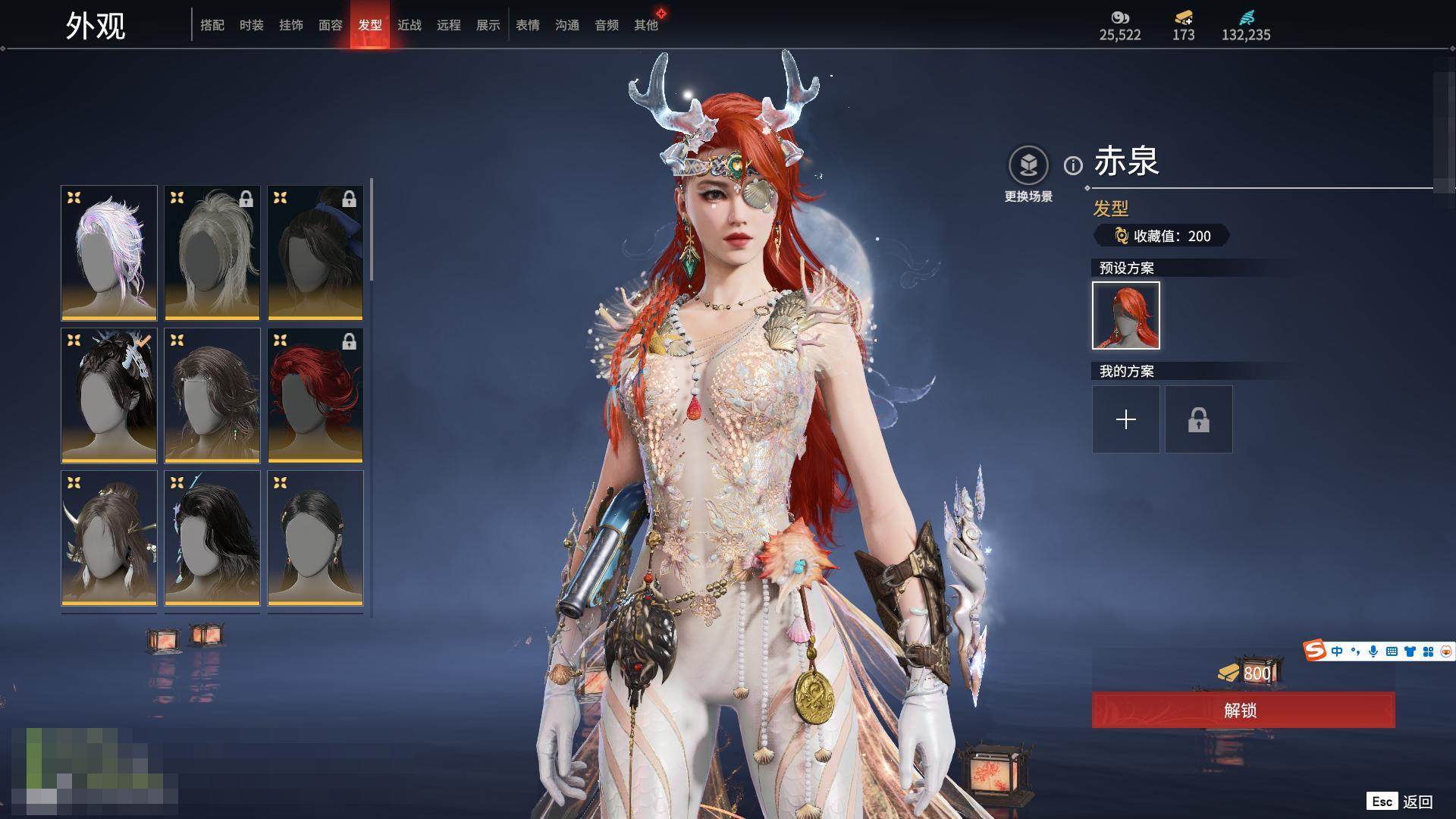Switch to the 搭配 tab
The height and width of the screenshot is (819, 1456).
point(212,25)
